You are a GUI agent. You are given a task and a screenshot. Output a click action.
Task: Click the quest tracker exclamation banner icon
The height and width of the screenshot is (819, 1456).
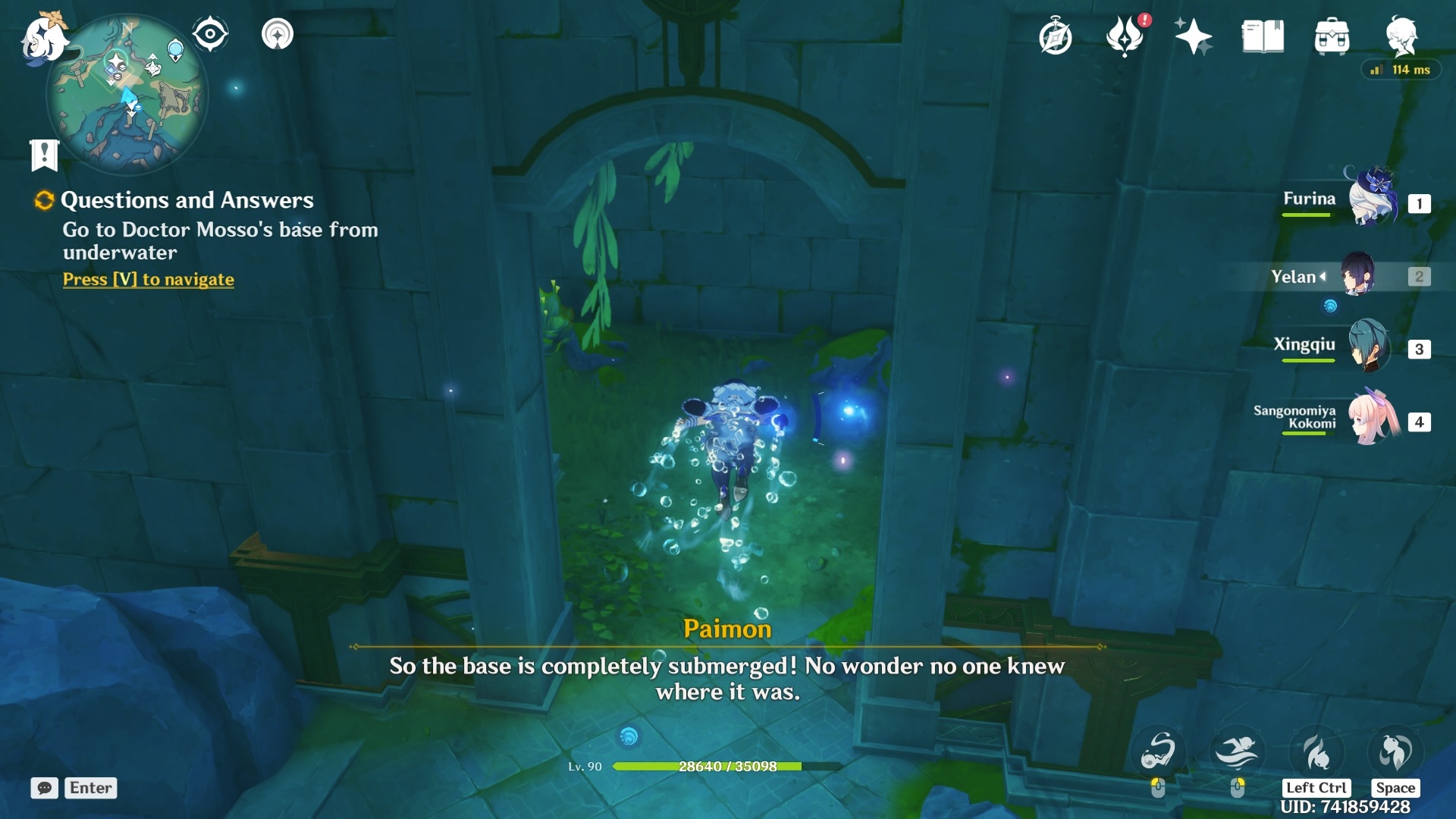click(45, 155)
